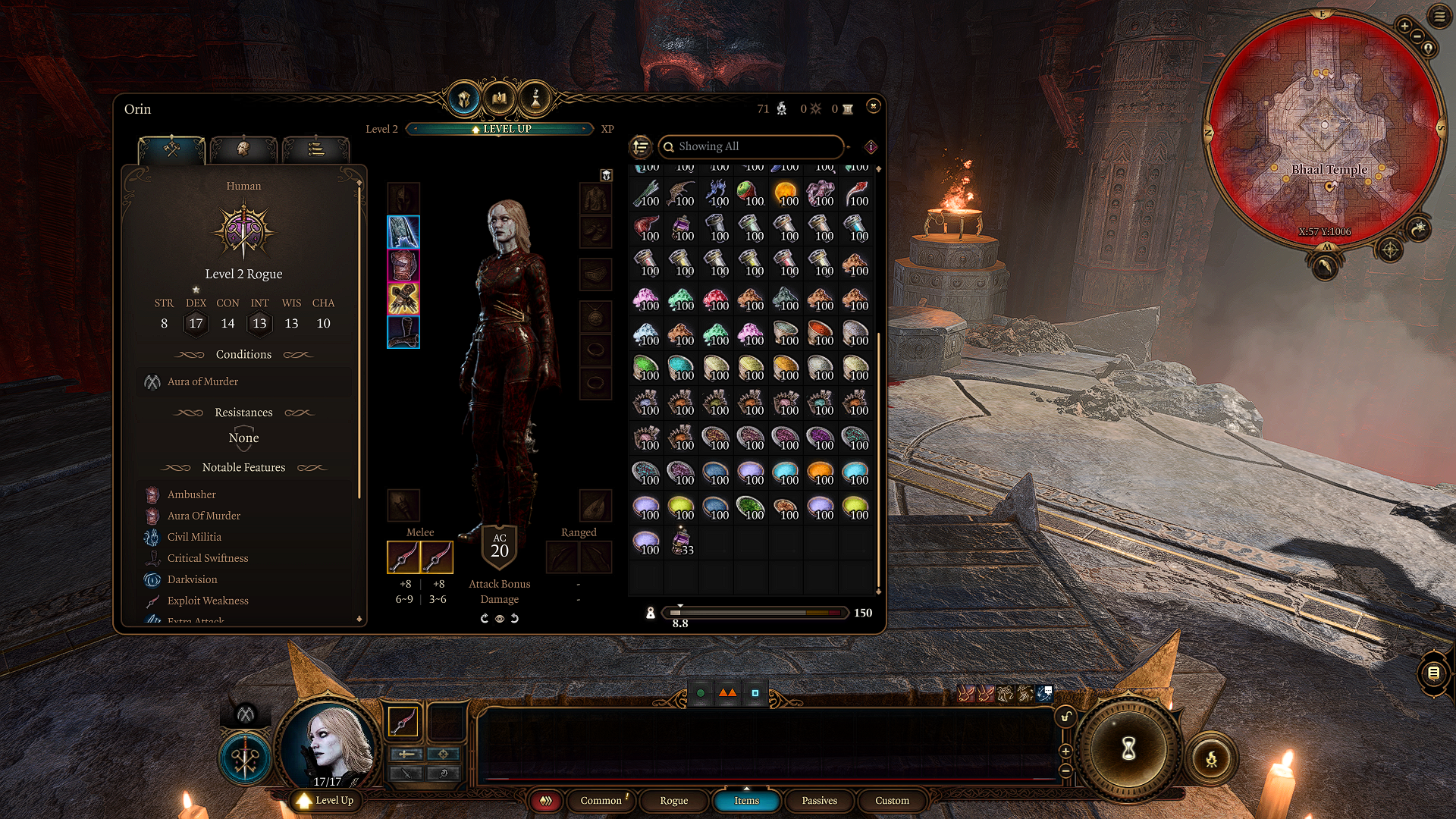
Task: Select the Aura of Murder condition
Action: tap(202, 382)
